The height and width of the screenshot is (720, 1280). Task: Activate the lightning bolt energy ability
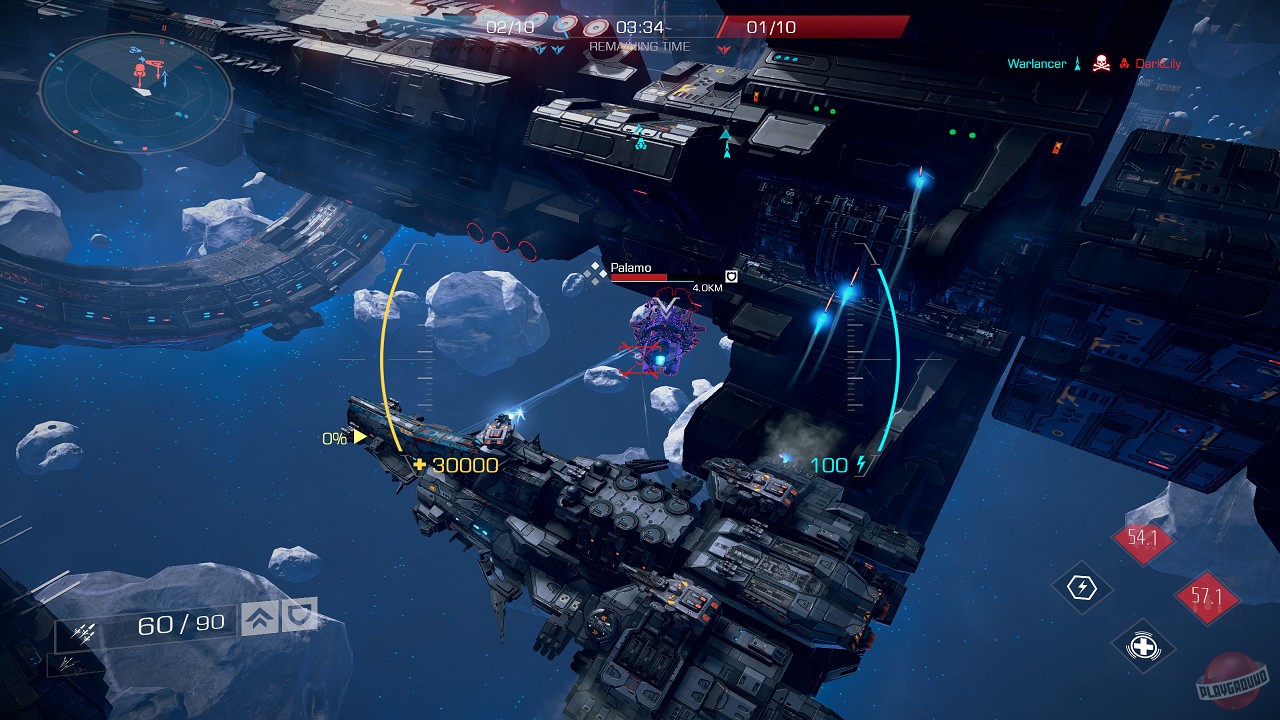pos(1082,586)
